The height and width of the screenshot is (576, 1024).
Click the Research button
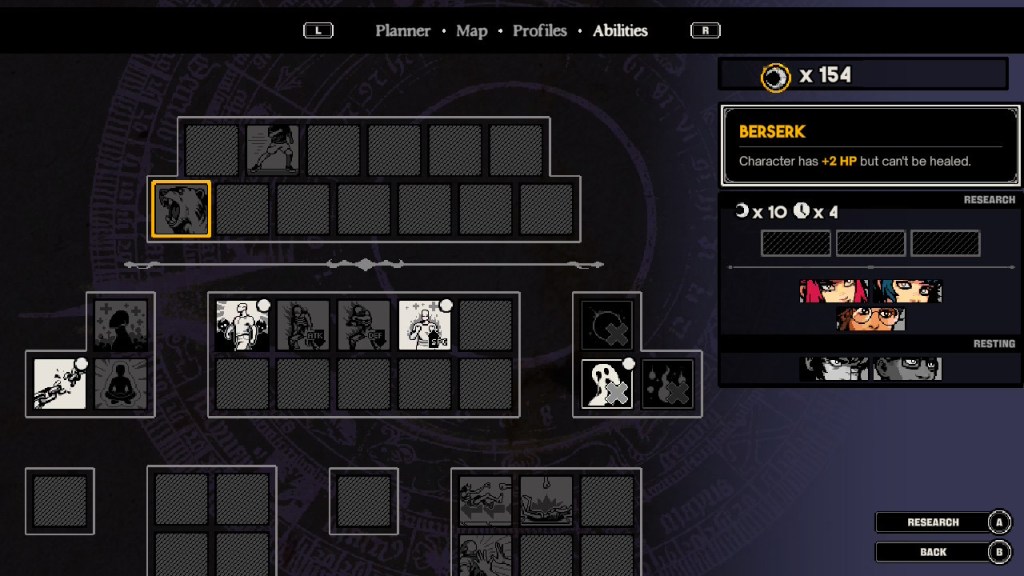point(933,522)
